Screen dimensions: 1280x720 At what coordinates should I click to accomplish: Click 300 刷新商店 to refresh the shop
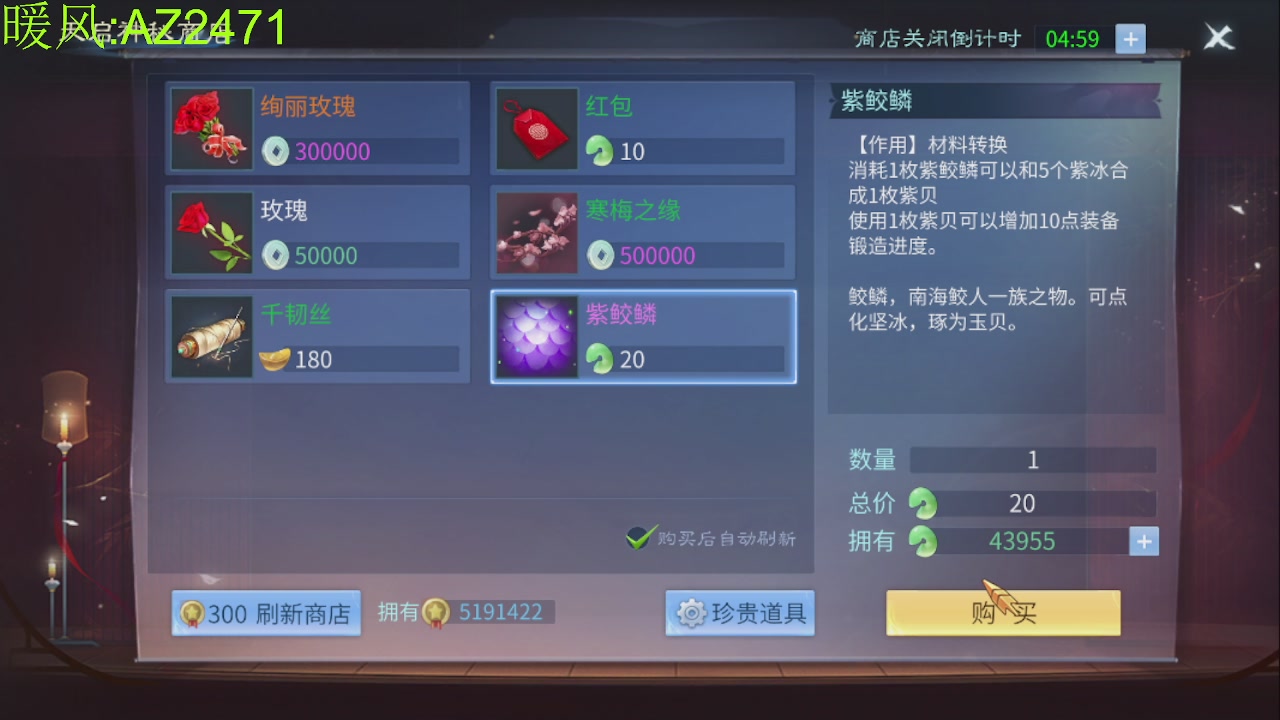(x=265, y=613)
